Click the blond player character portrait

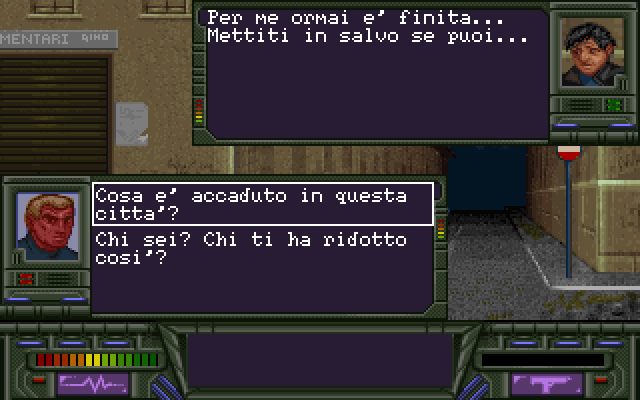[47, 226]
